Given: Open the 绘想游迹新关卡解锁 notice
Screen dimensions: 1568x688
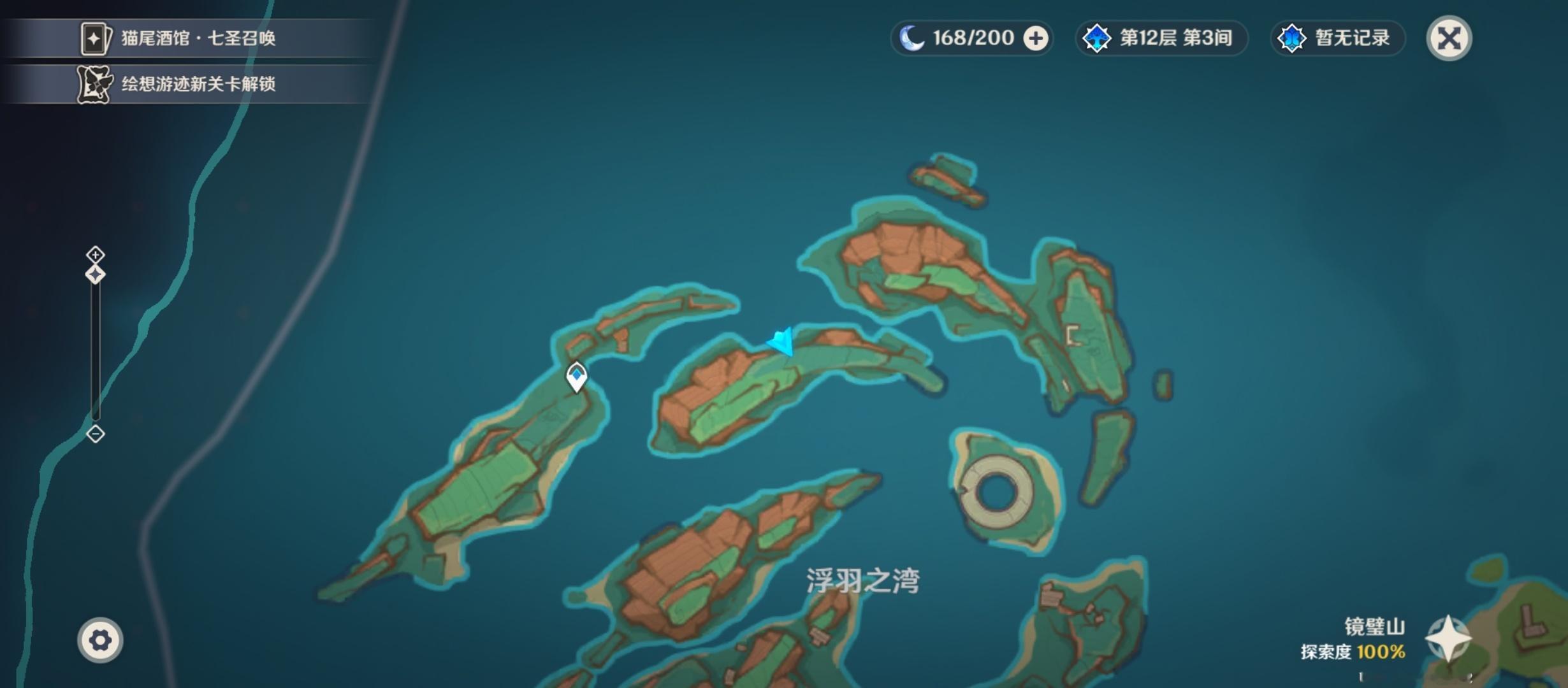Looking at the screenshot, I should [198, 83].
